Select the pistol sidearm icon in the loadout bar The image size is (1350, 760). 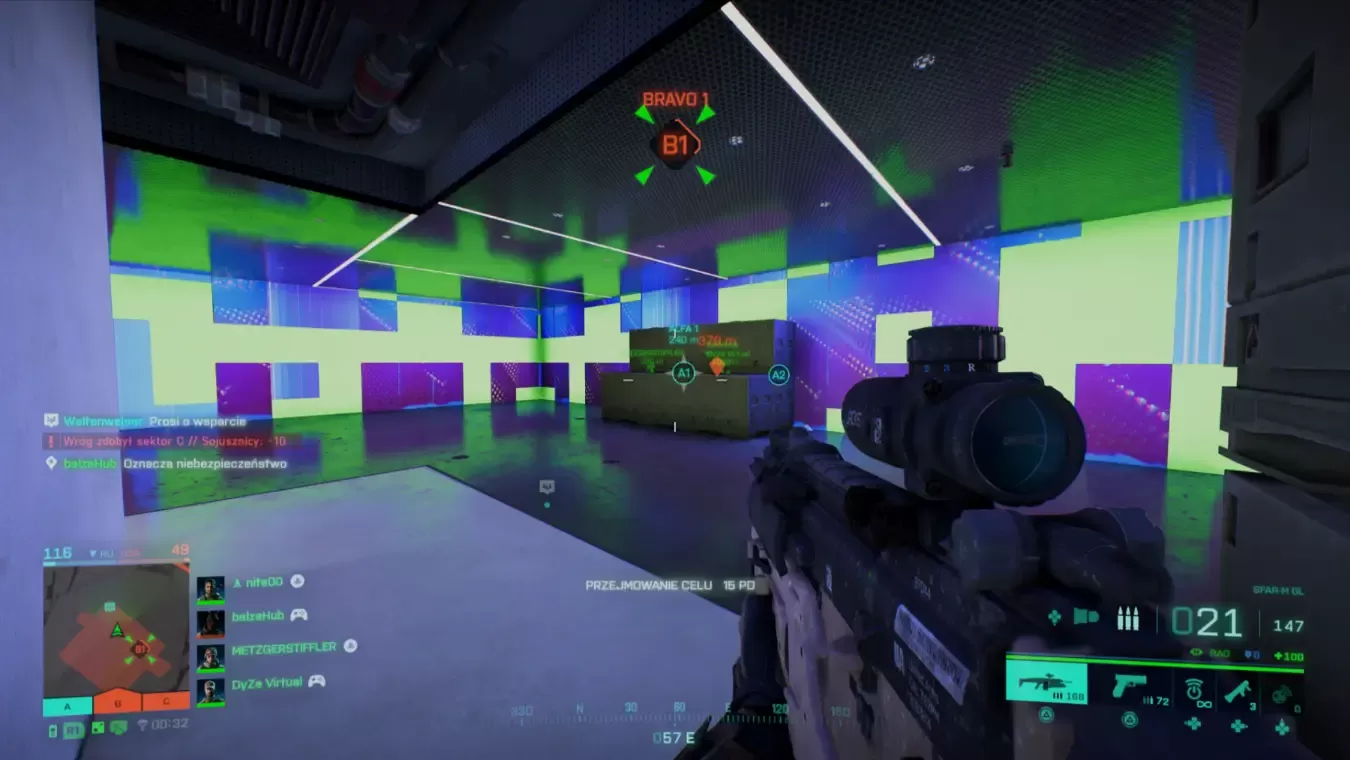click(x=1128, y=688)
